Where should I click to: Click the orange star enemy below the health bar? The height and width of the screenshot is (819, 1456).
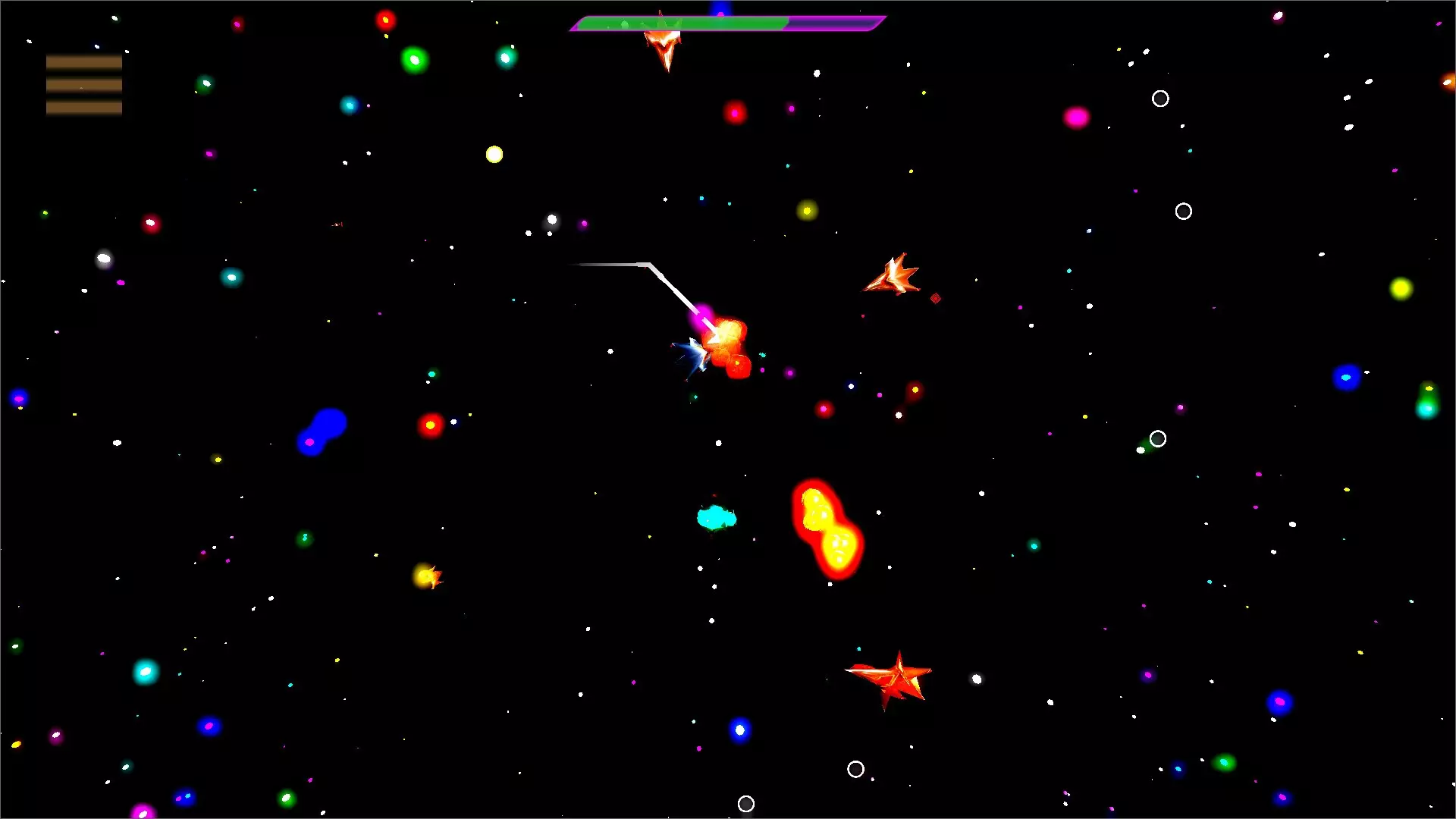664,47
